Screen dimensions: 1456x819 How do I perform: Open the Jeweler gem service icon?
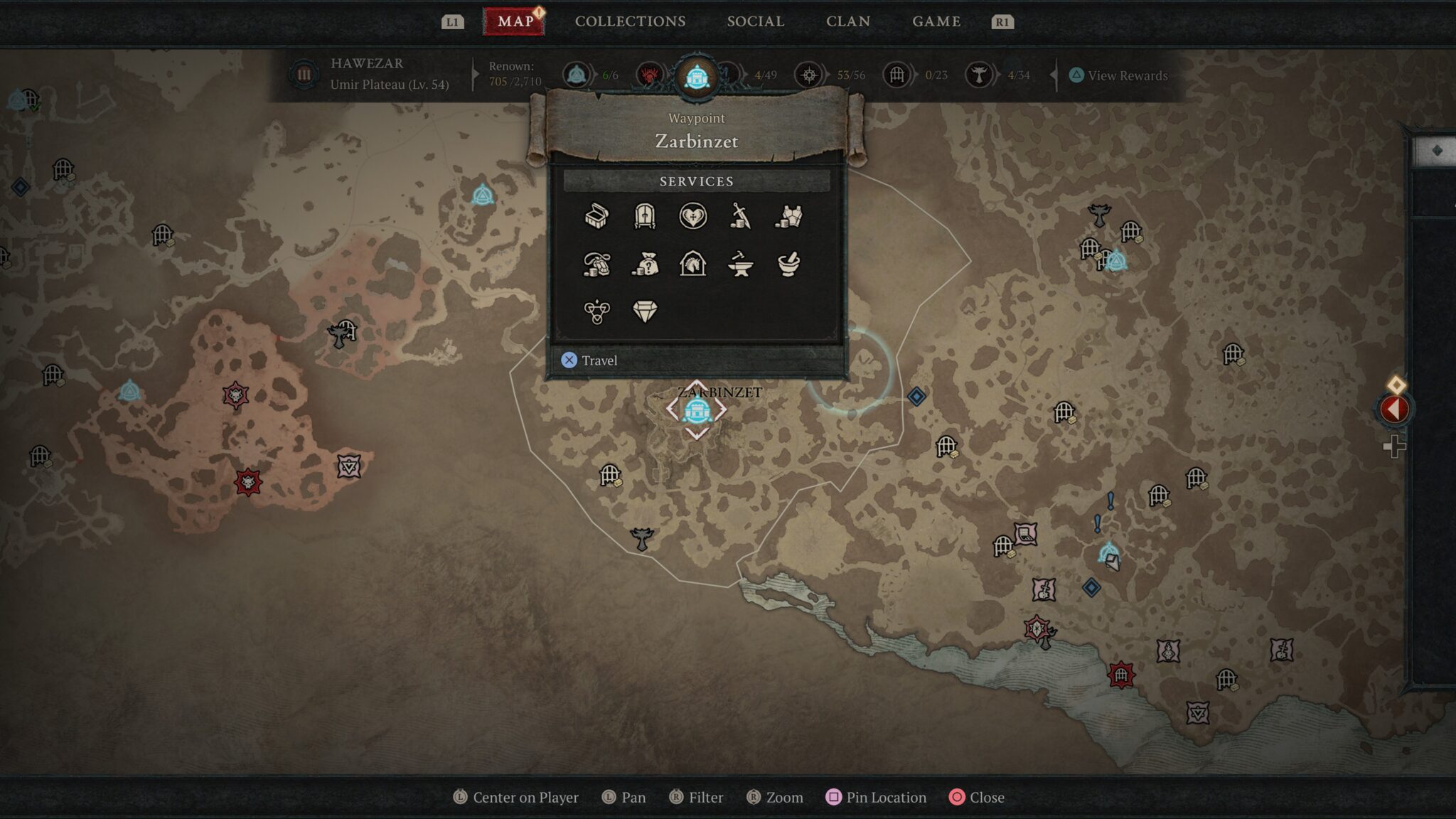click(645, 311)
